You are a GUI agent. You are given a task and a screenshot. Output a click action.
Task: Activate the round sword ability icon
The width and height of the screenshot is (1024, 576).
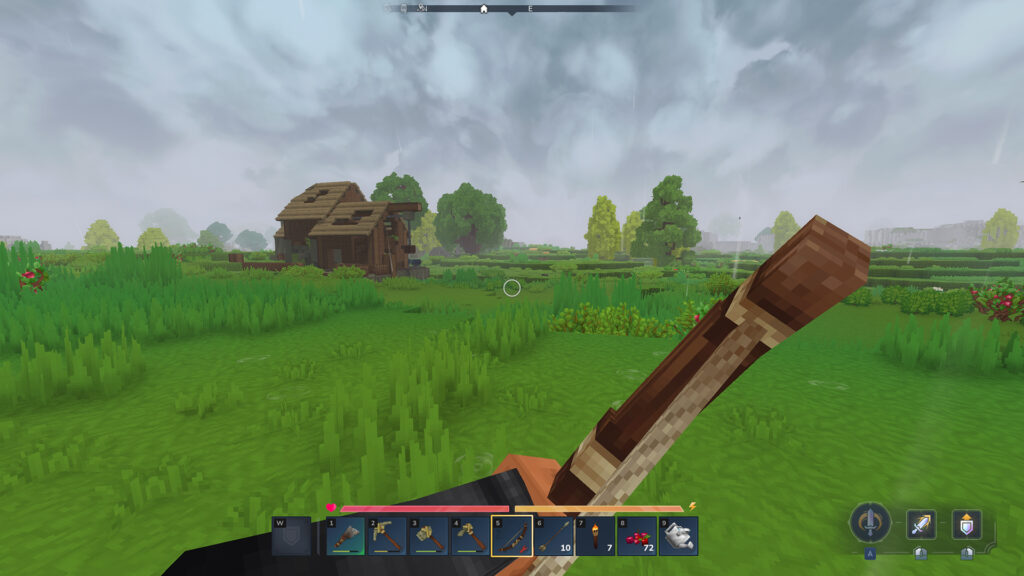coord(870,522)
